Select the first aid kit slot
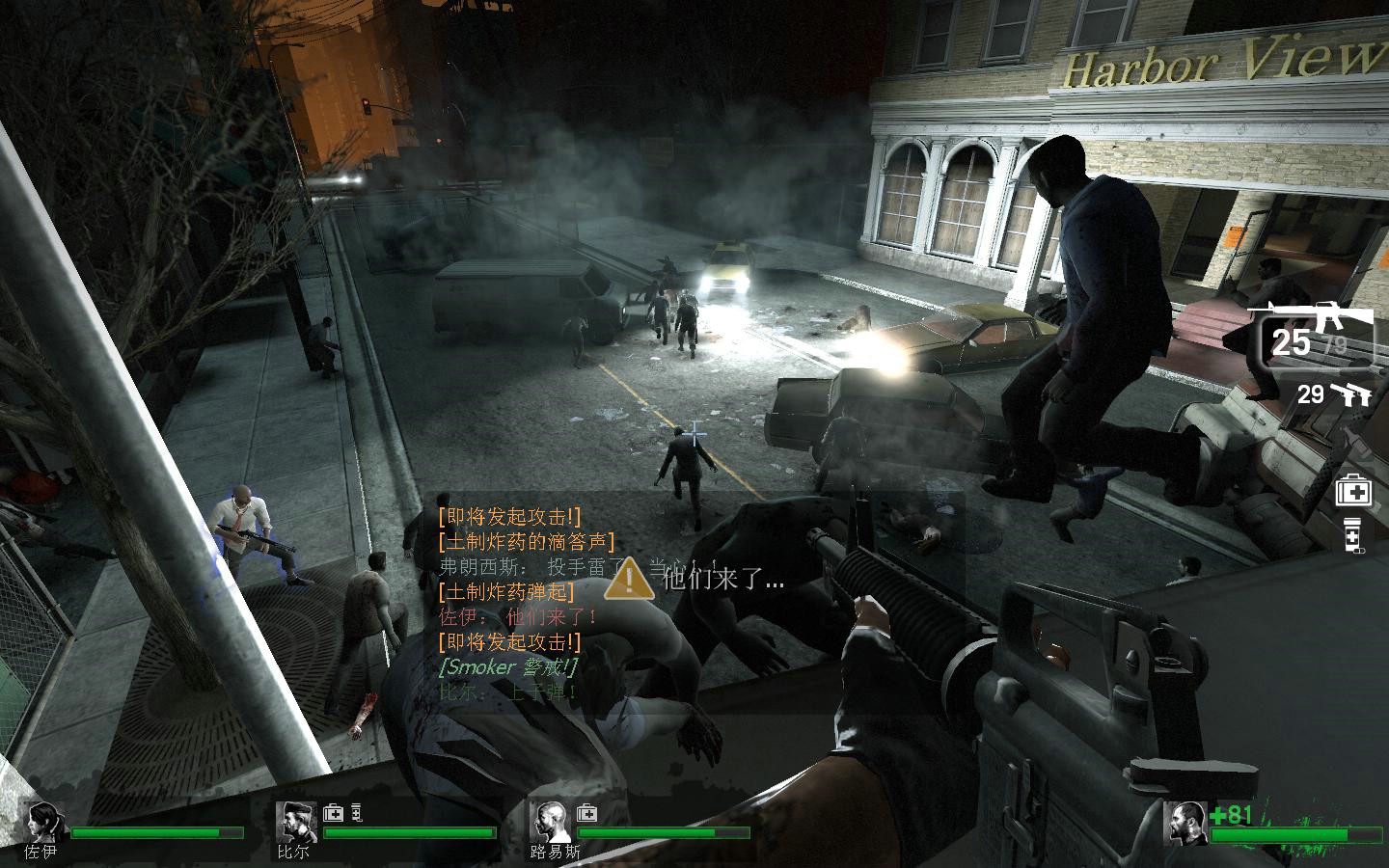1389x868 pixels. coord(1352,492)
